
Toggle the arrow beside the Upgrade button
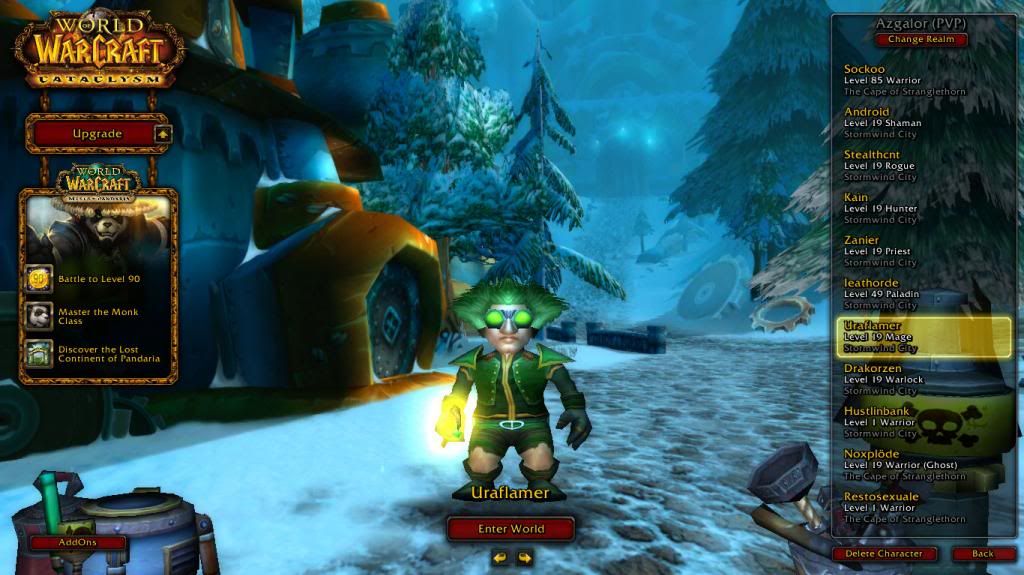point(164,134)
